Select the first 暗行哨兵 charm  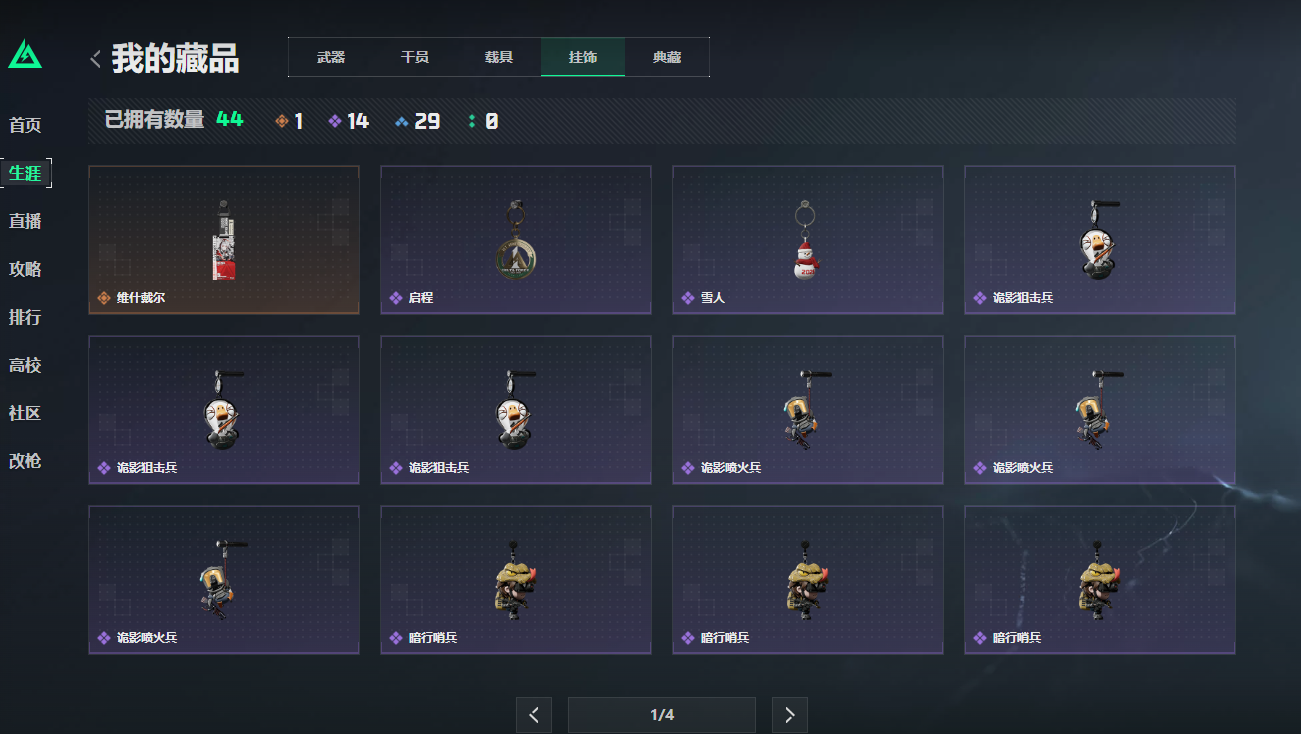coord(515,579)
